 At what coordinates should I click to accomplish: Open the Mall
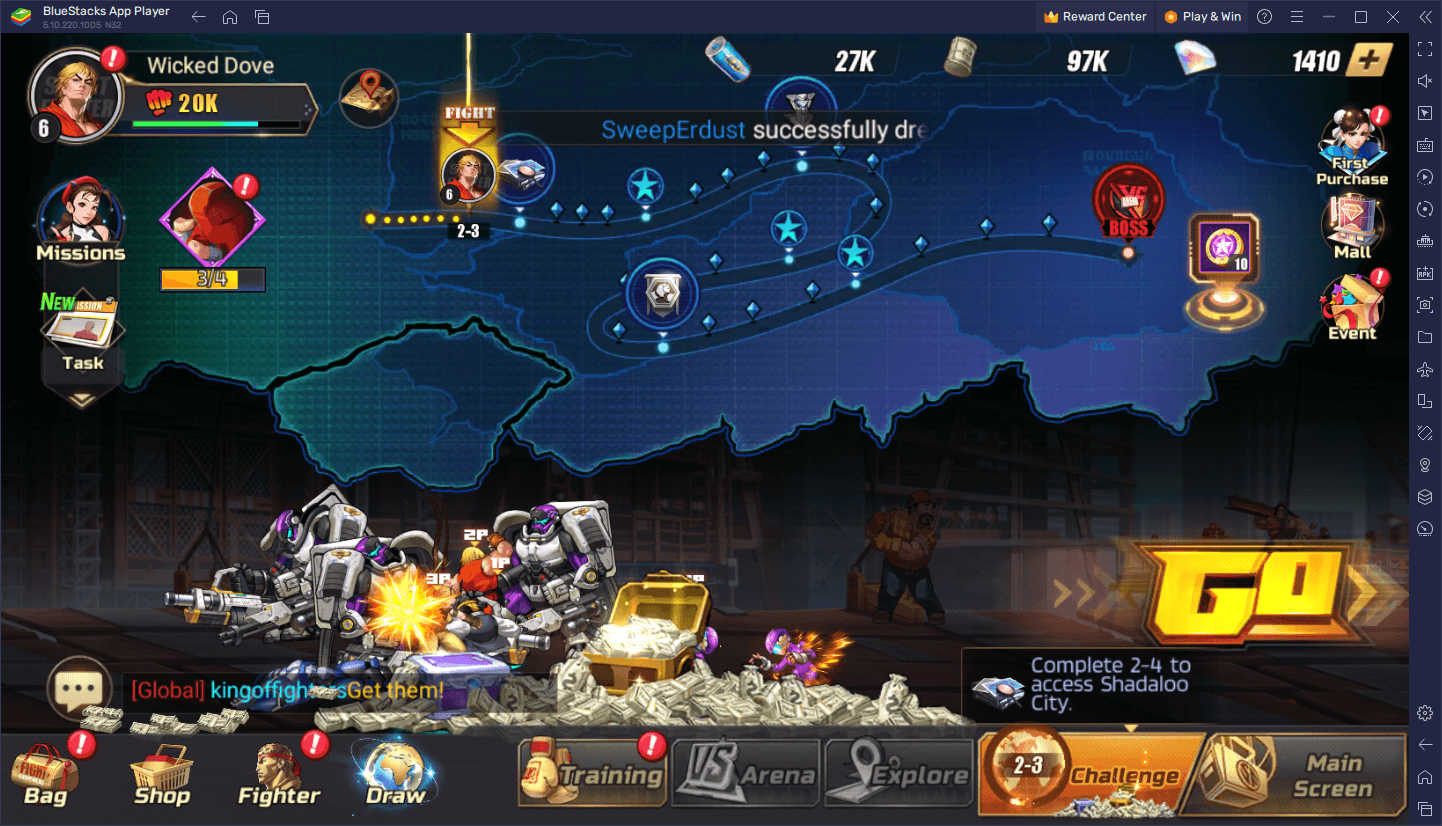[1352, 228]
